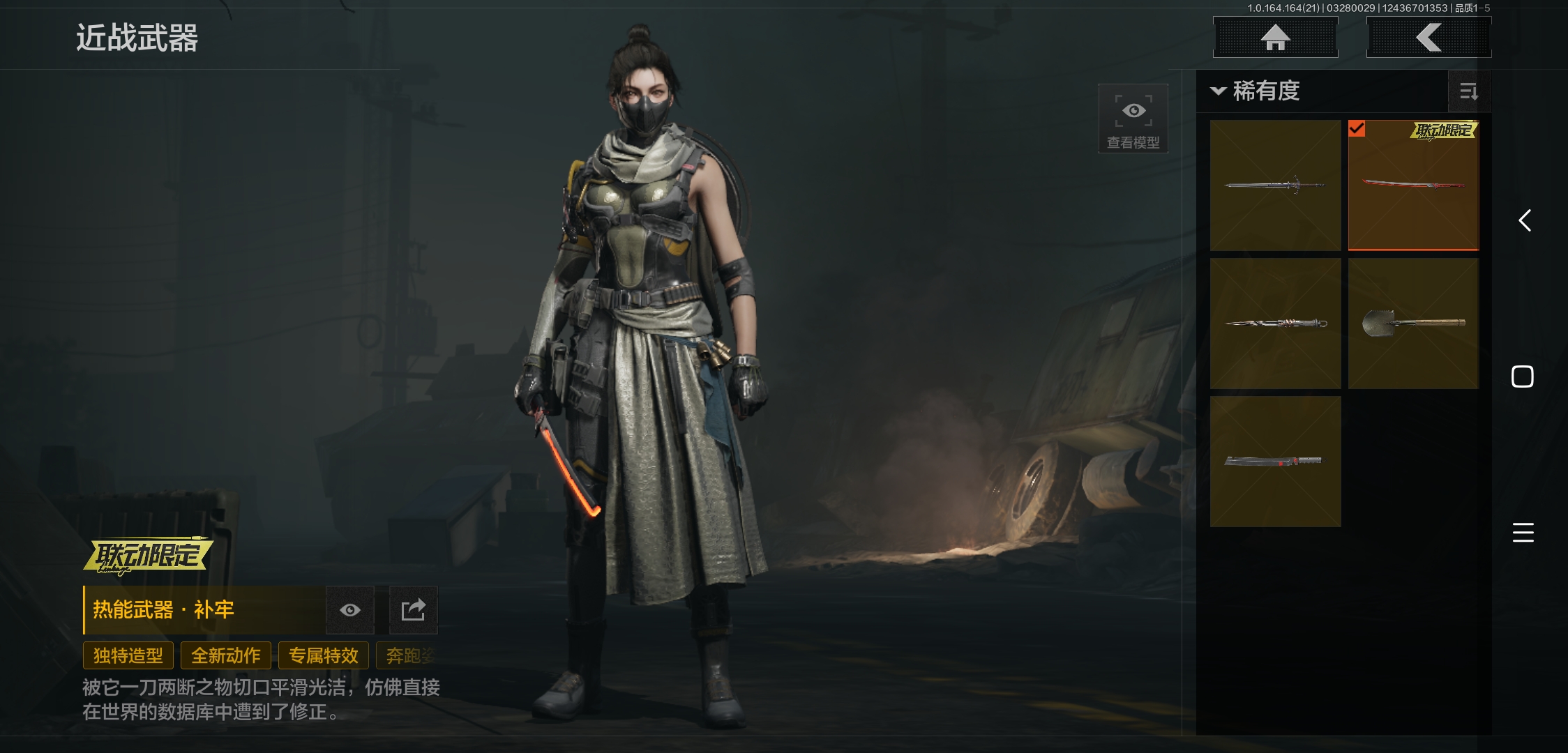This screenshot has height=753, width=1568.
Task: Click the 独特造型 feature tag
Action: click(128, 656)
